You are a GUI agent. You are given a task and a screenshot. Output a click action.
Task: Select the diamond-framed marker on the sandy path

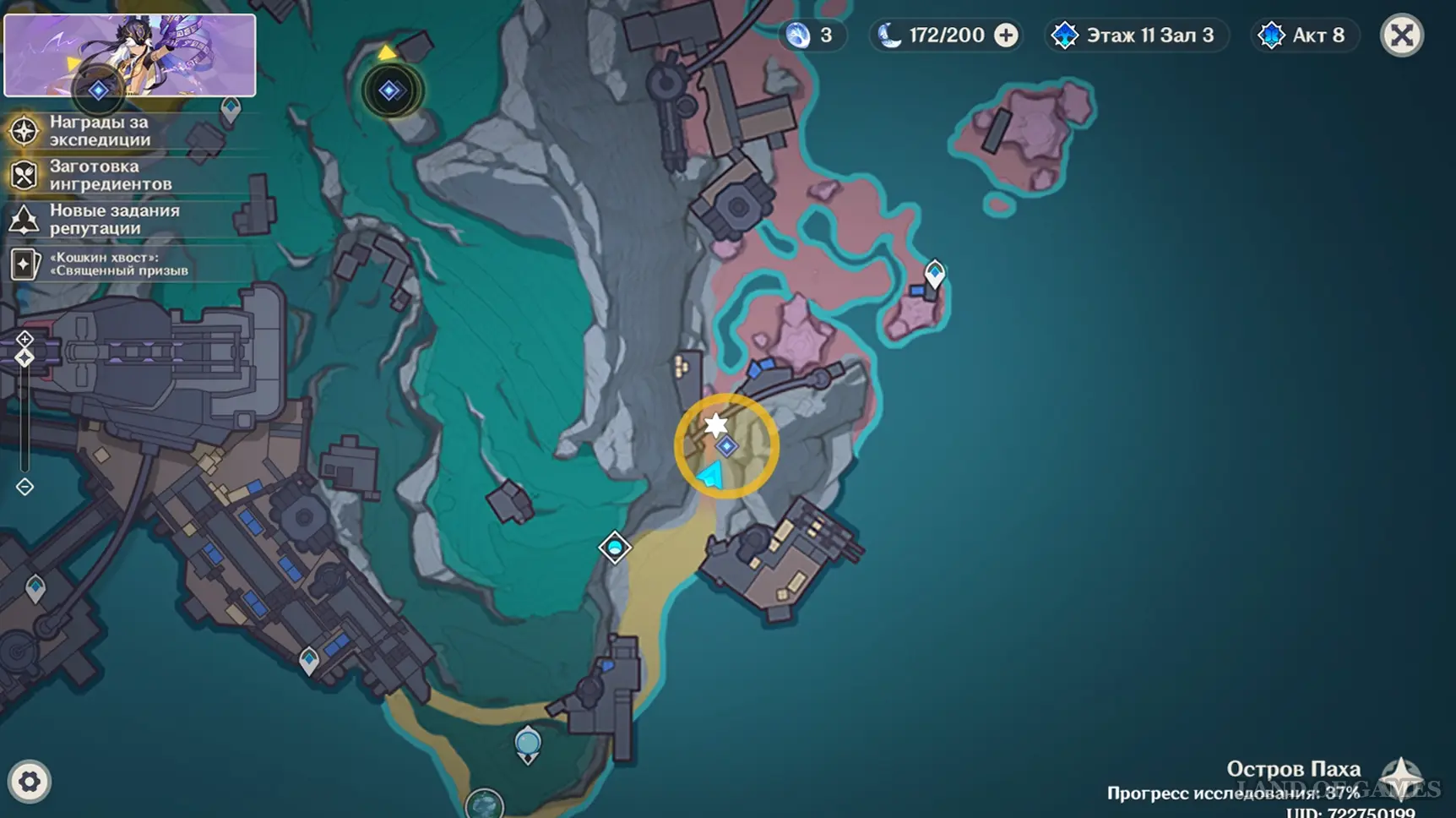pyautogui.click(x=615, y=548)
